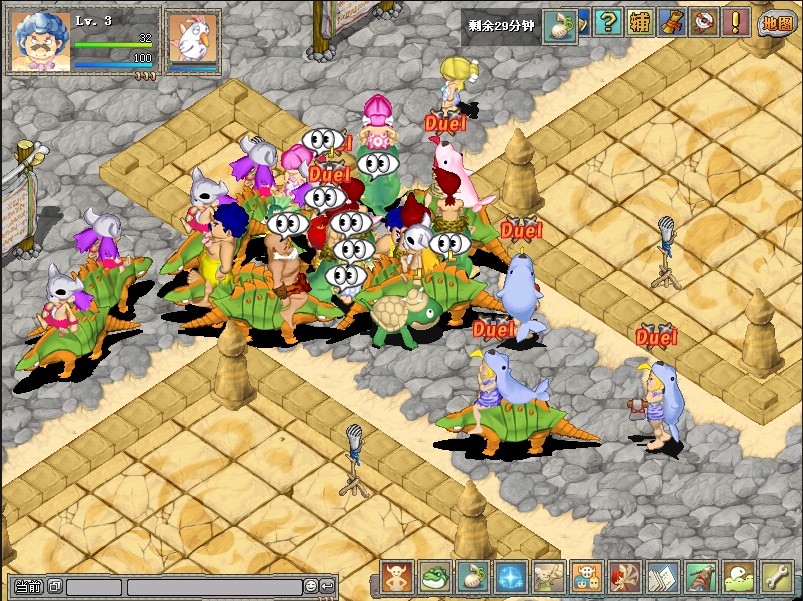Open the onion item bag icon

click(x=473, y=579)
